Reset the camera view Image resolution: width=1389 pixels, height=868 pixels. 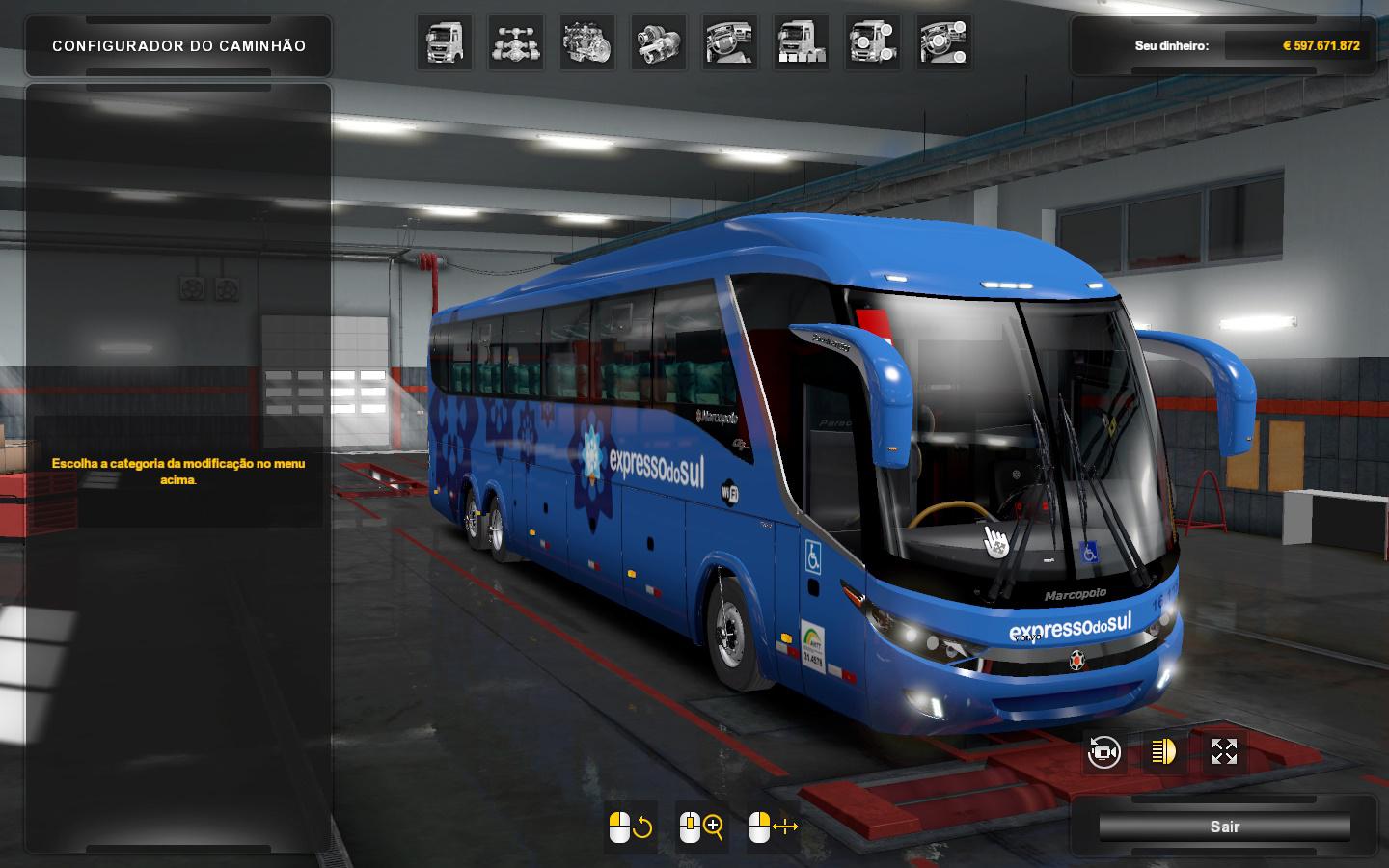pyautogui.click(x=1103, y=752)
